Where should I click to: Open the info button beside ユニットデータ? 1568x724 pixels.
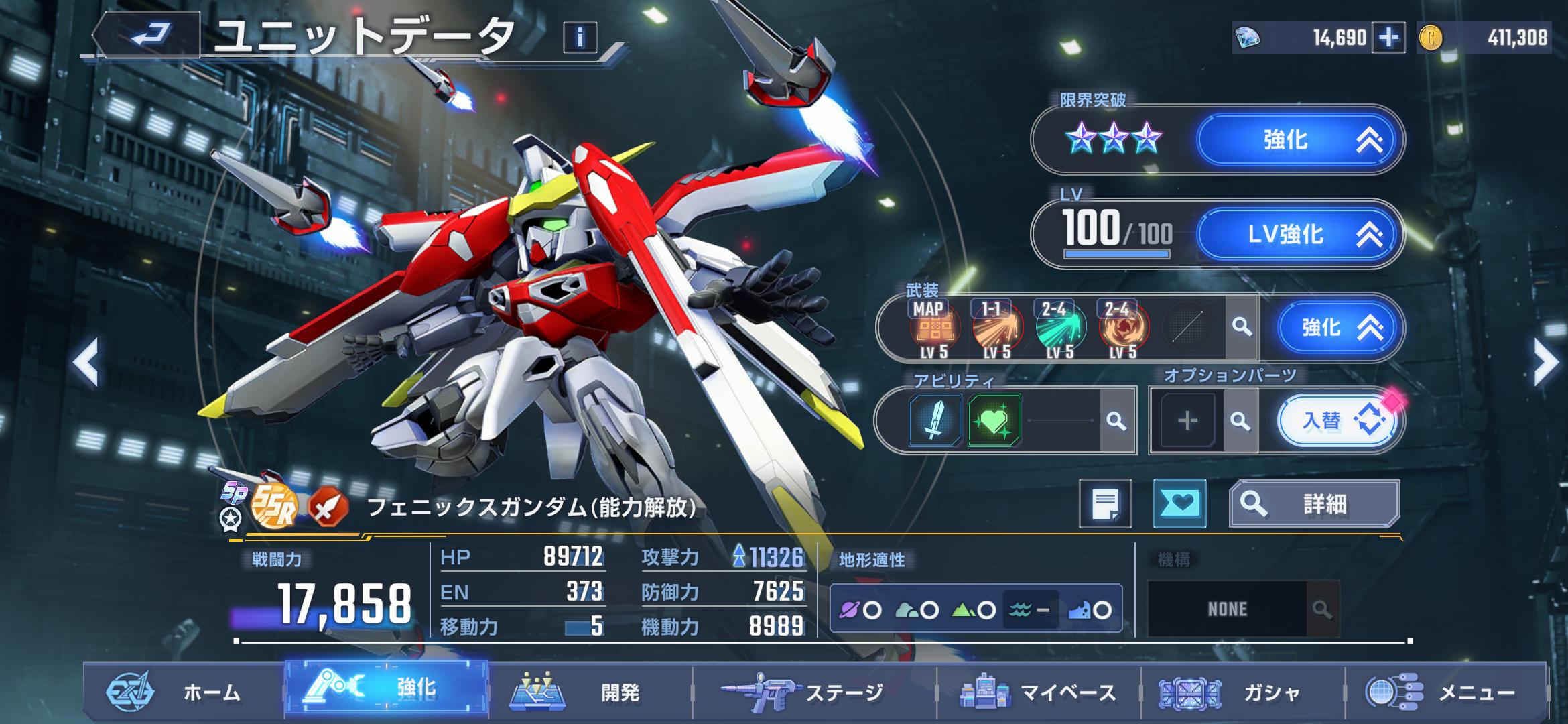pyautogui.click(x=580, y=38)
